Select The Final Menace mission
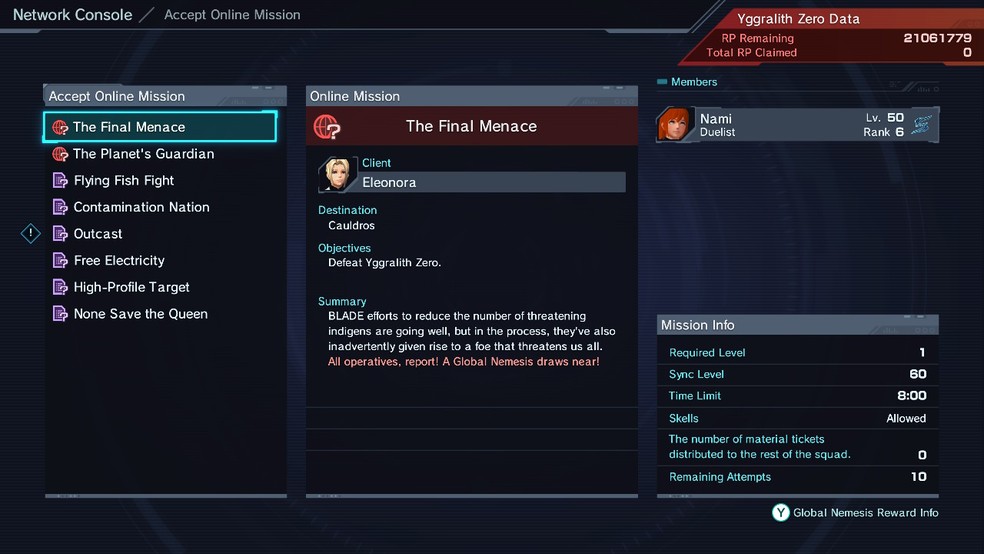The image size is (984, 554). click(x=160, y=127)
